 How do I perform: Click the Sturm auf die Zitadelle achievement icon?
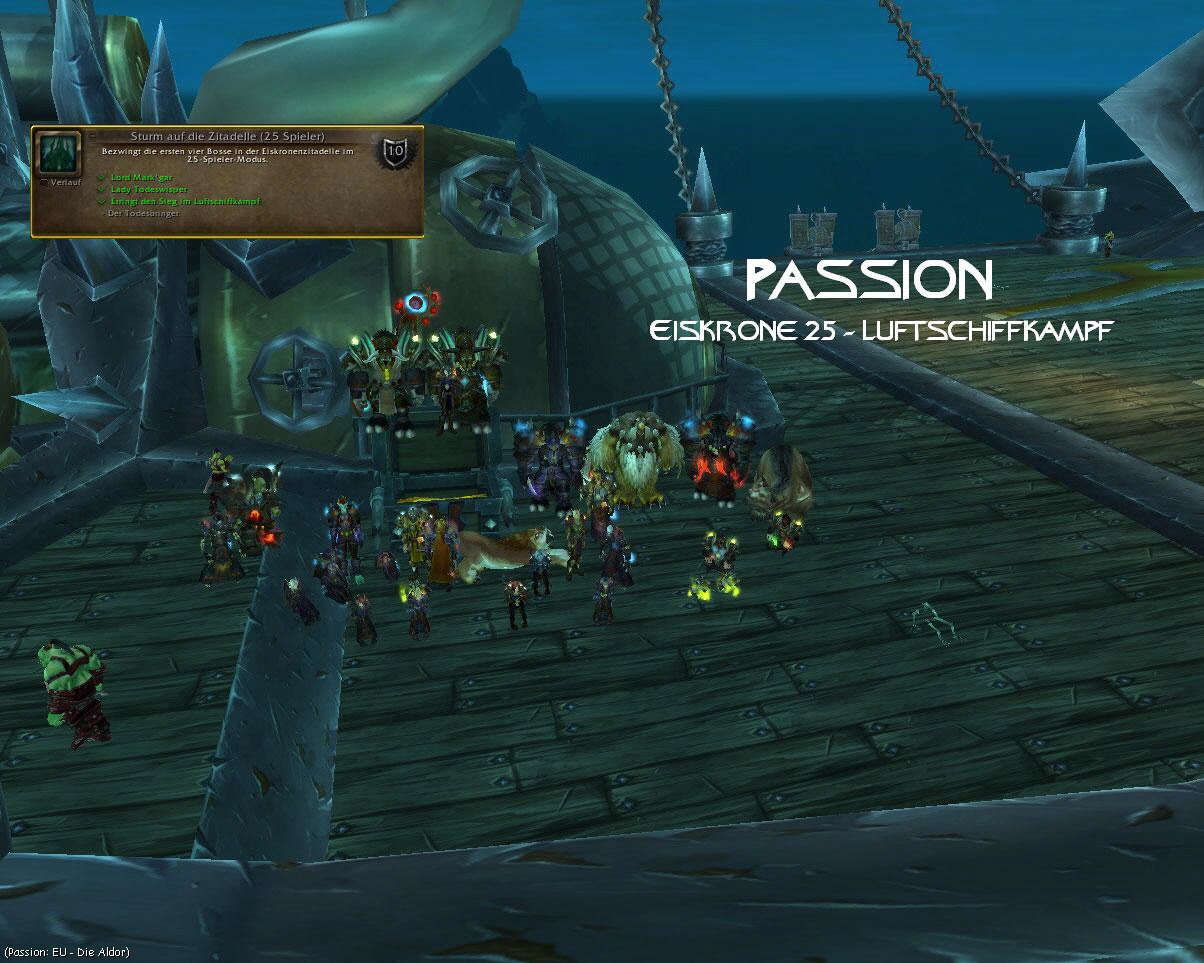(x=58, y=153)
